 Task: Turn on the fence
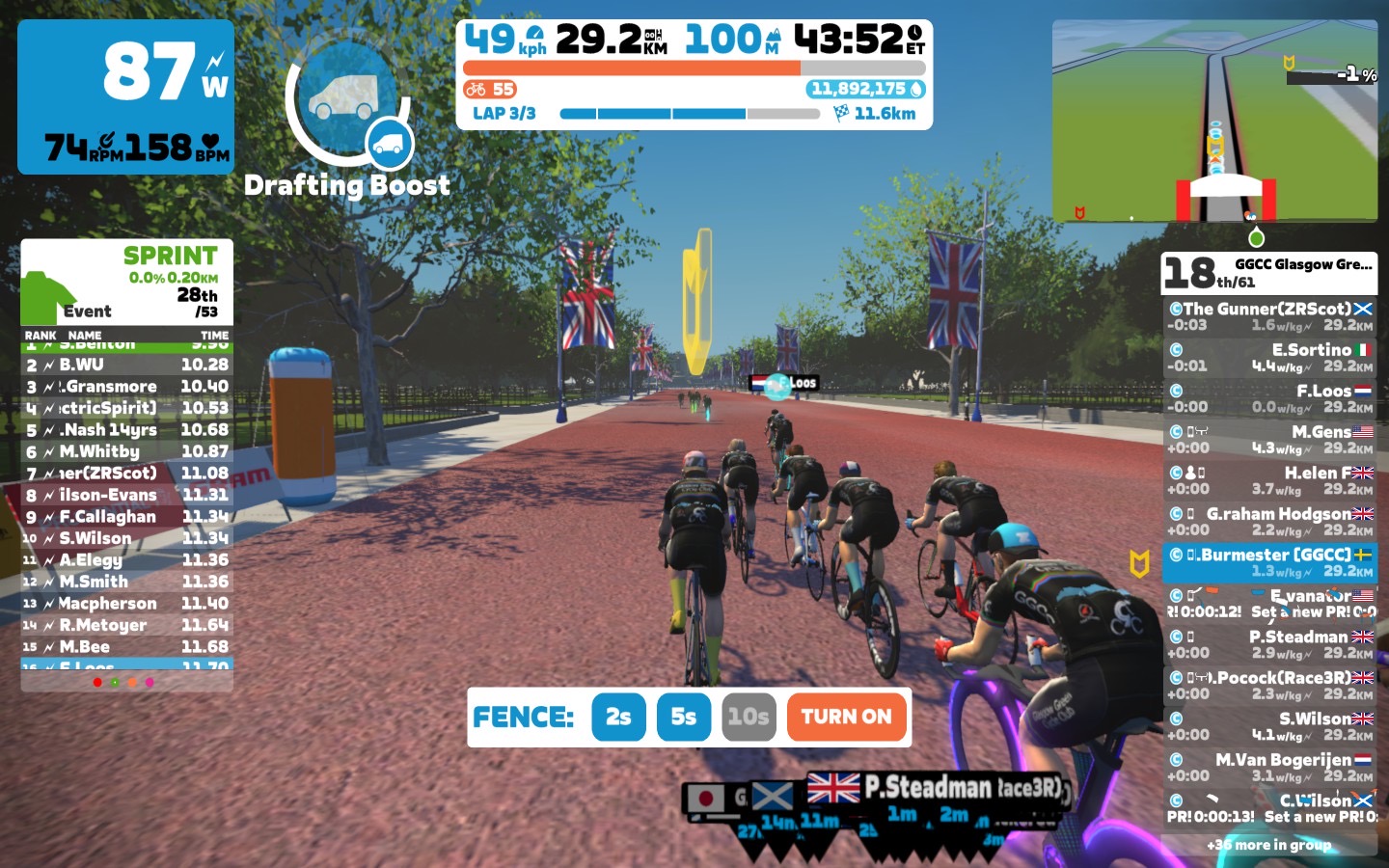[847, 717]
